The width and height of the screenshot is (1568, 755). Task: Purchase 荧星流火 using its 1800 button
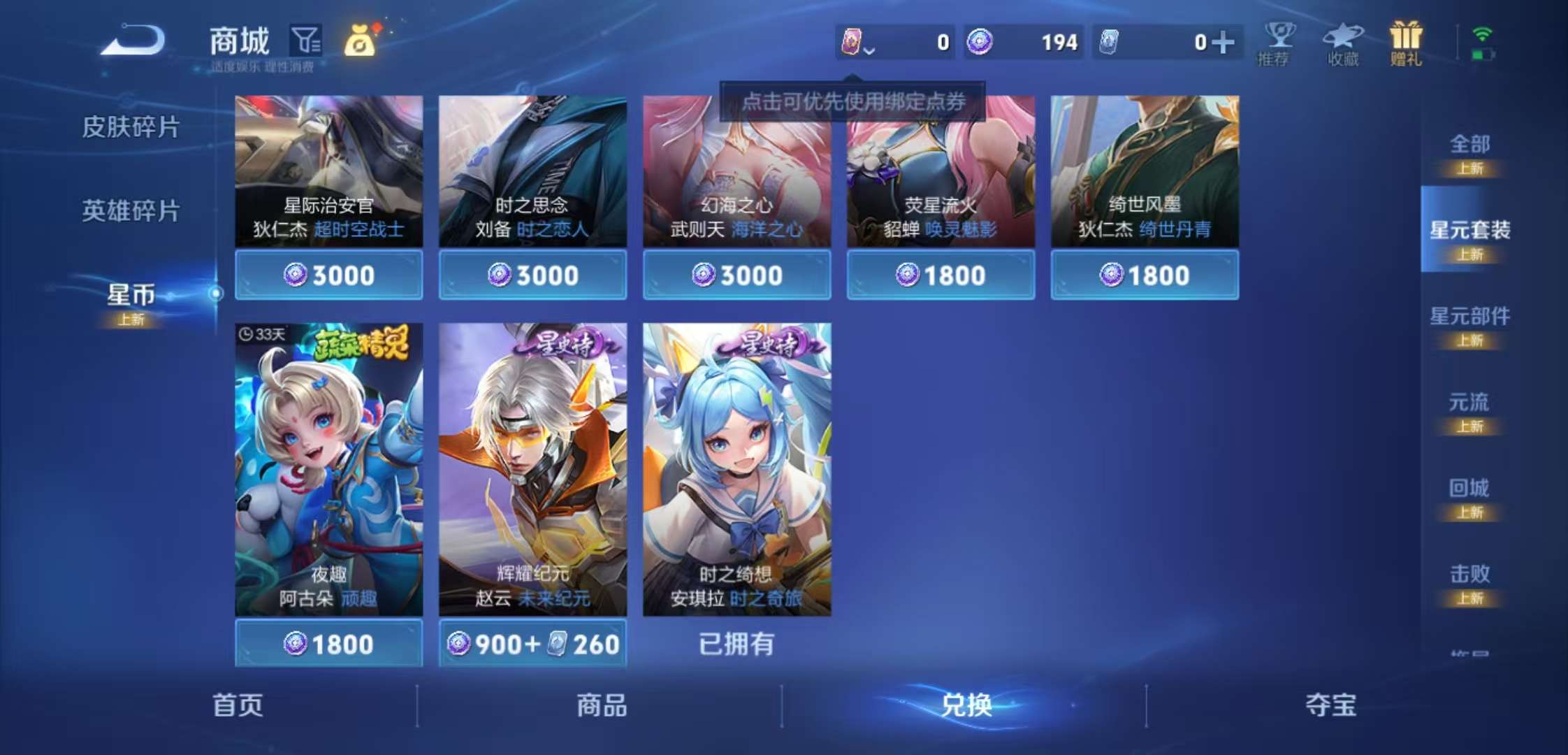pos(940,275)
